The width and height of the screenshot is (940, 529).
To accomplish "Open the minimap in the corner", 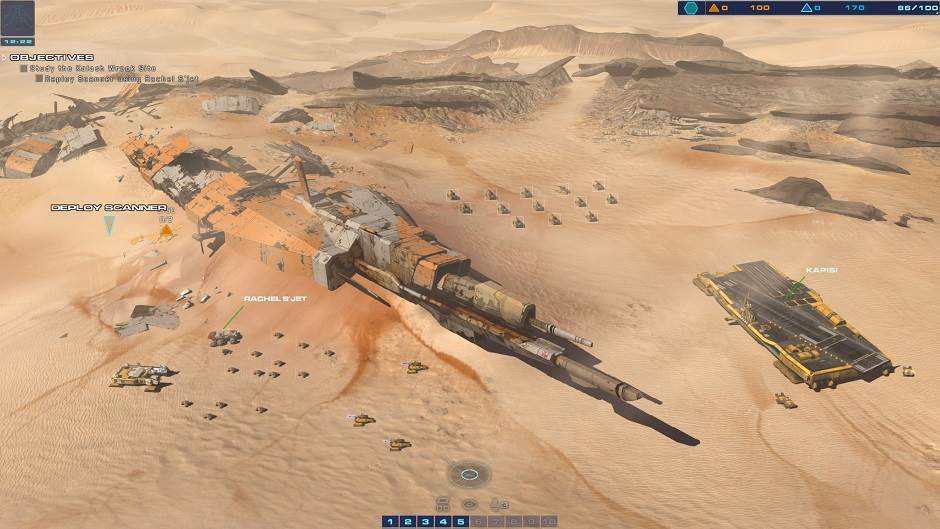I will [18, 18].
